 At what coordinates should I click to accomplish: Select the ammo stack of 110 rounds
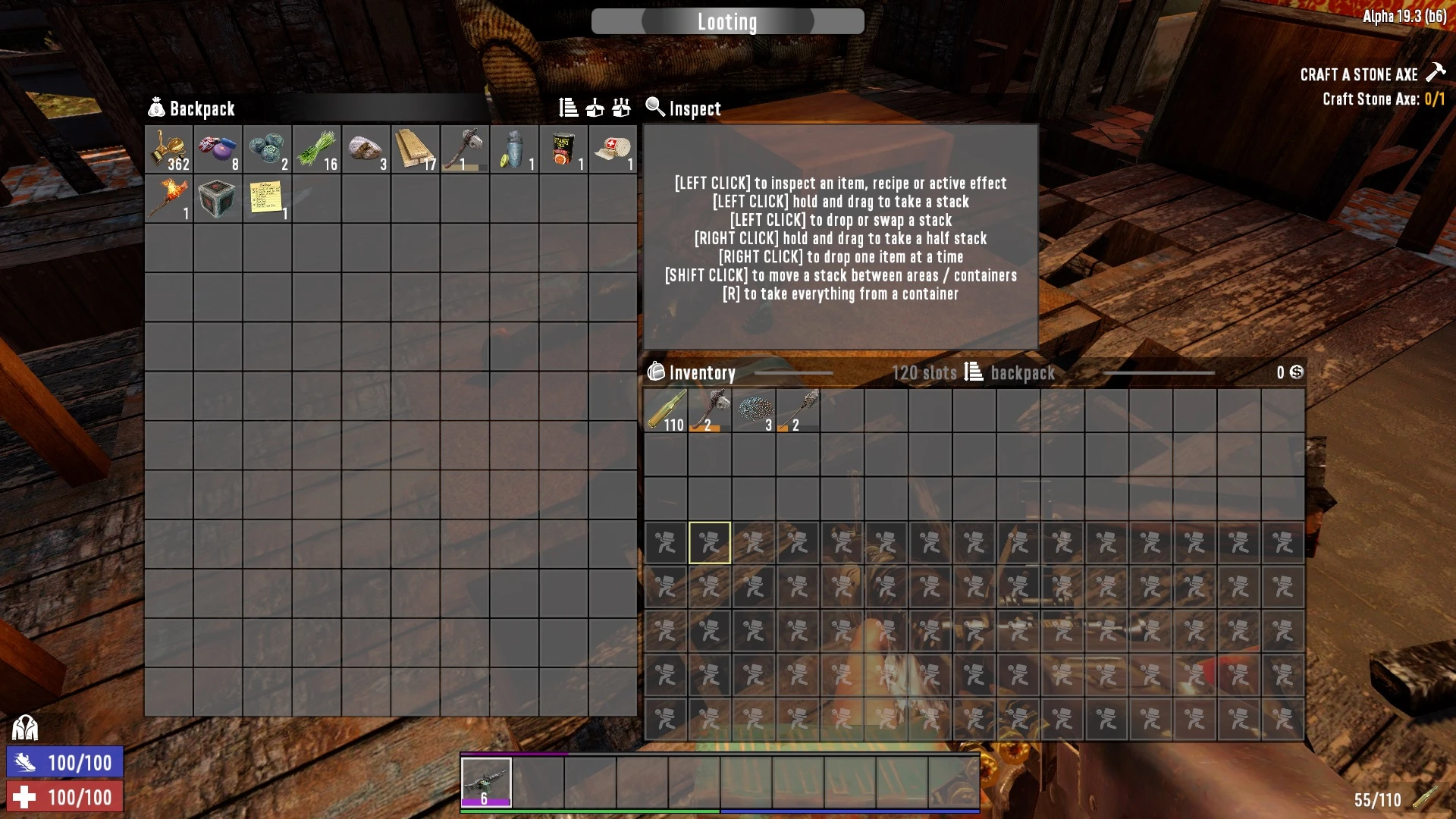coord(666,411)
